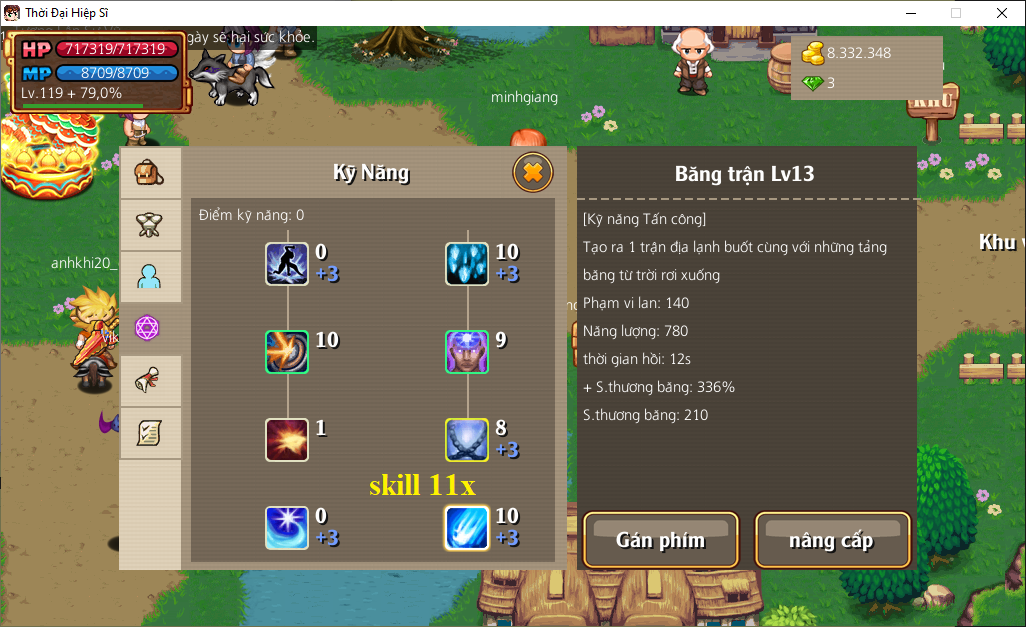Show the checklist parchment tab
The width and height of the screenshot is (1026, 627).
coord(150,433)
